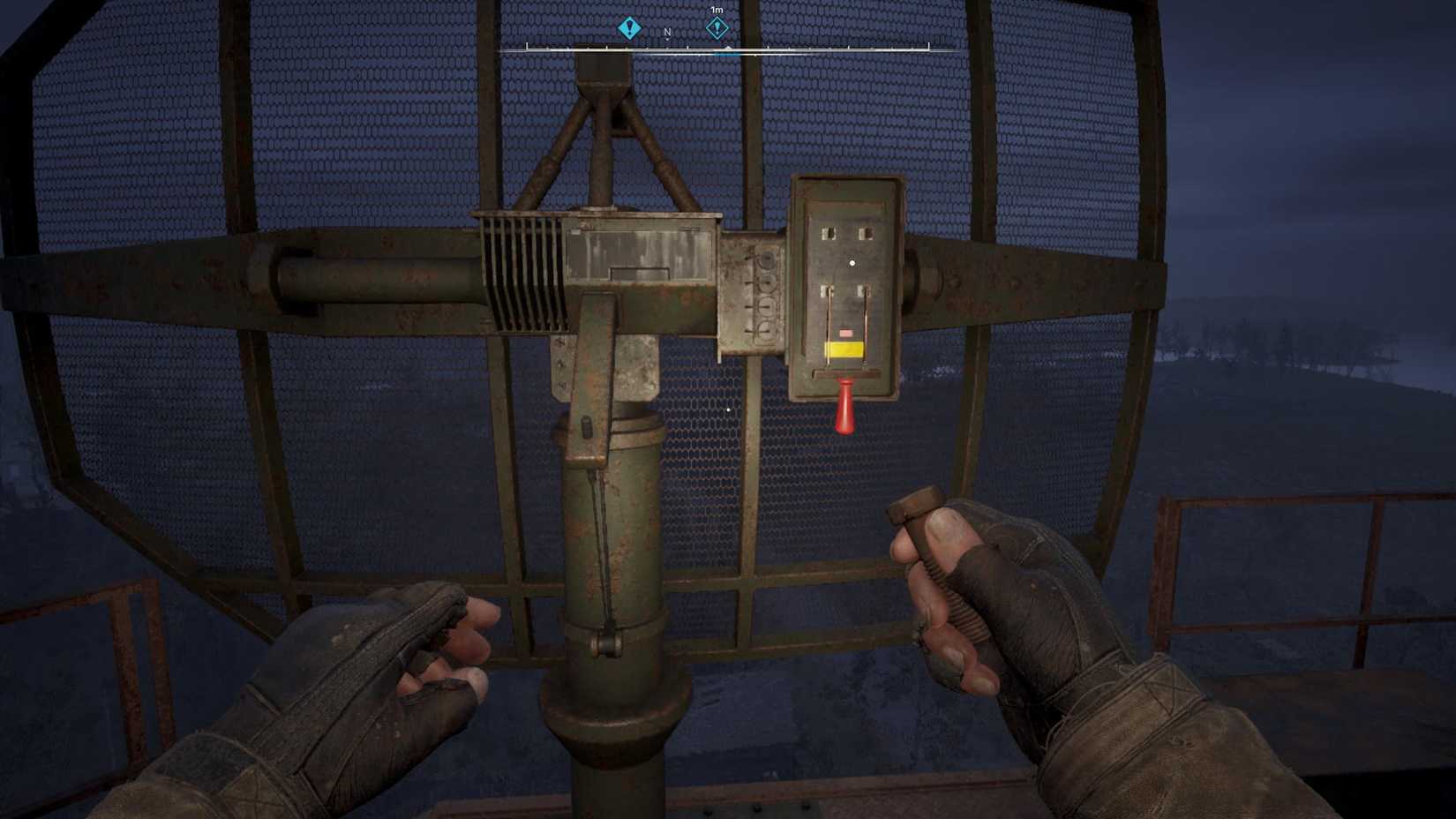This screenshot has height=819, width=1456.
Task: Click the exclamation mark inside the right marker
Action: coord(717,28)
